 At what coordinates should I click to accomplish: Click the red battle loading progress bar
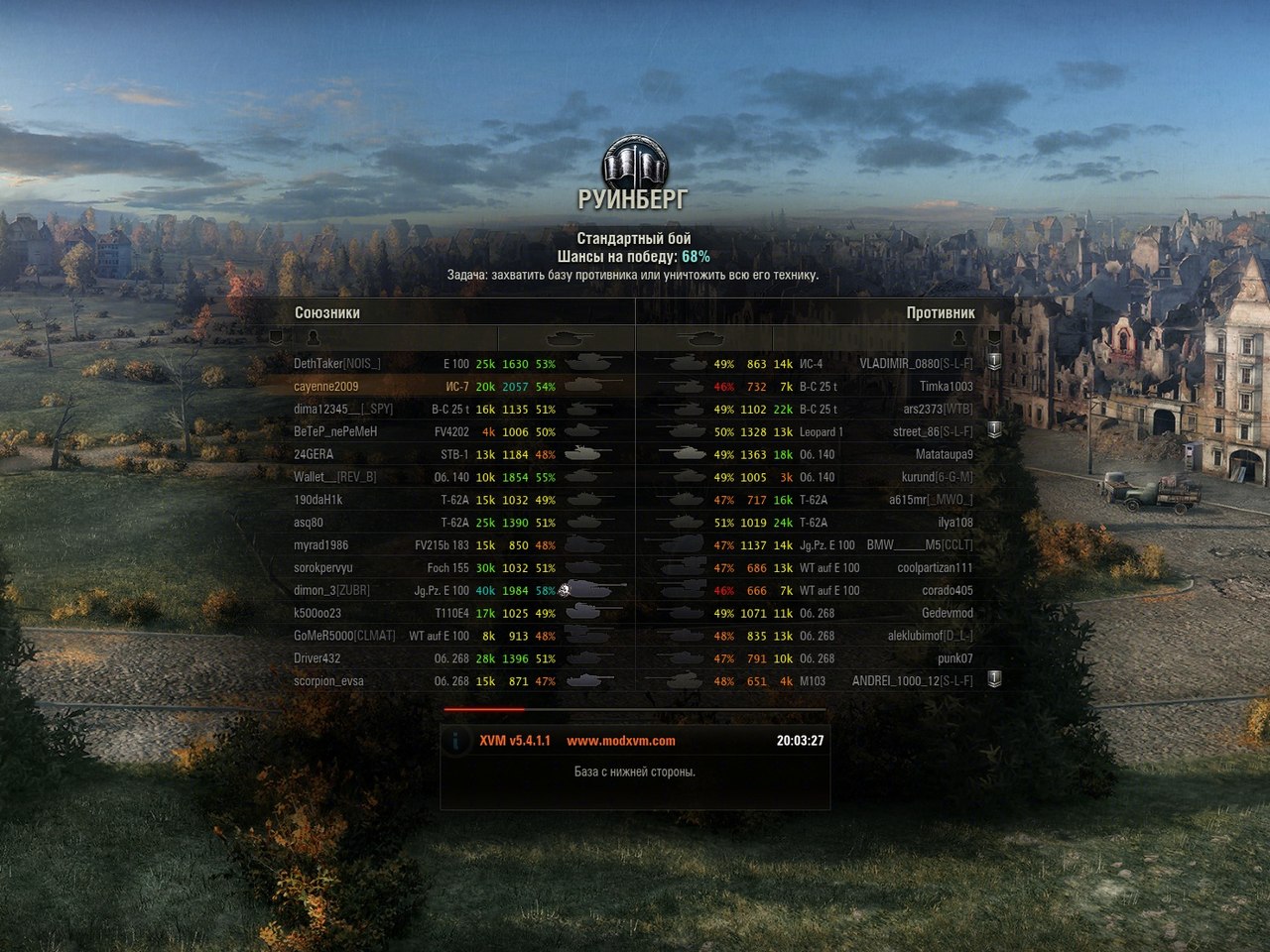pos(485,710)
